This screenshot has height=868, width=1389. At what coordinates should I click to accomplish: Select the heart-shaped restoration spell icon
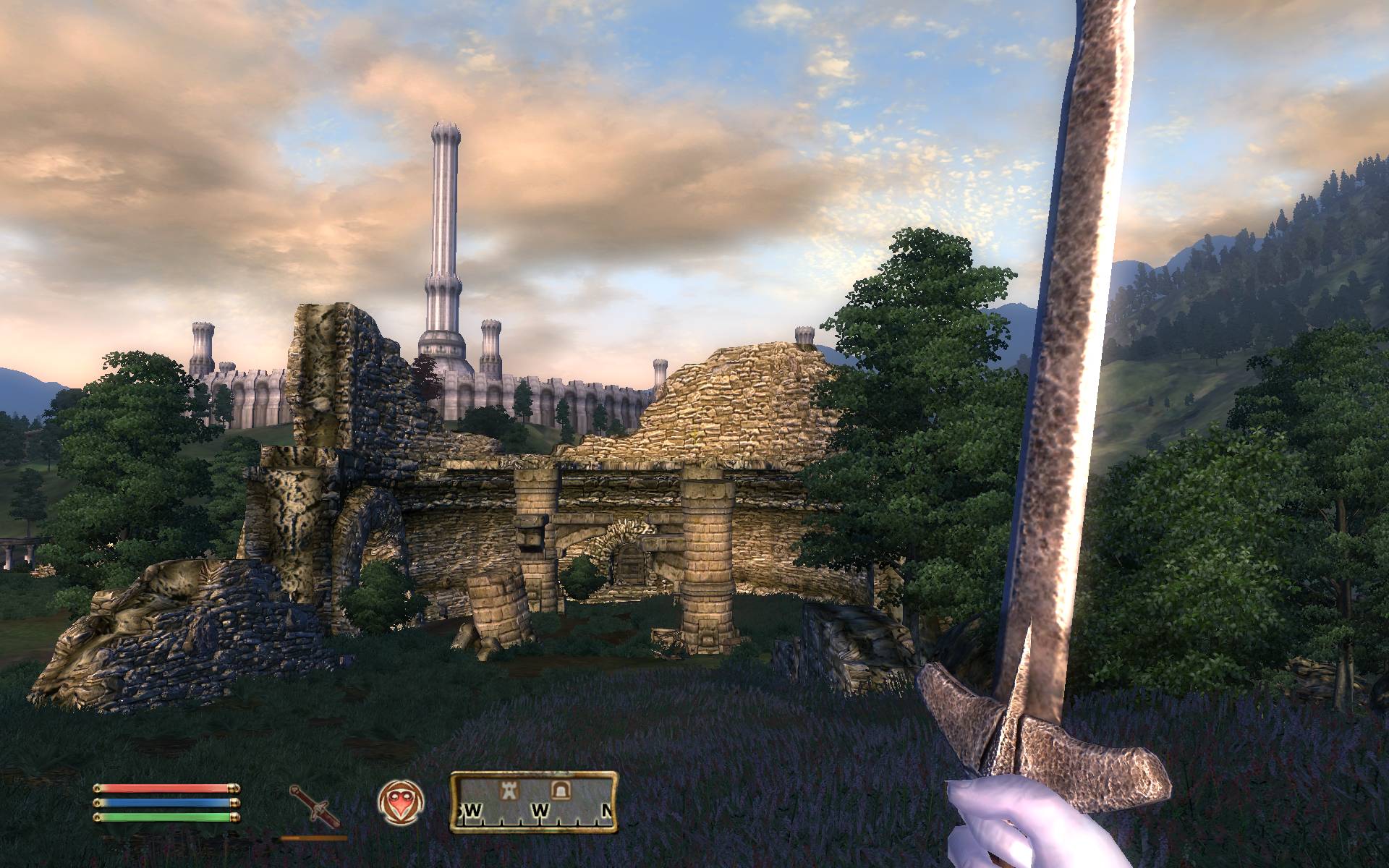(x=401, y=801)
